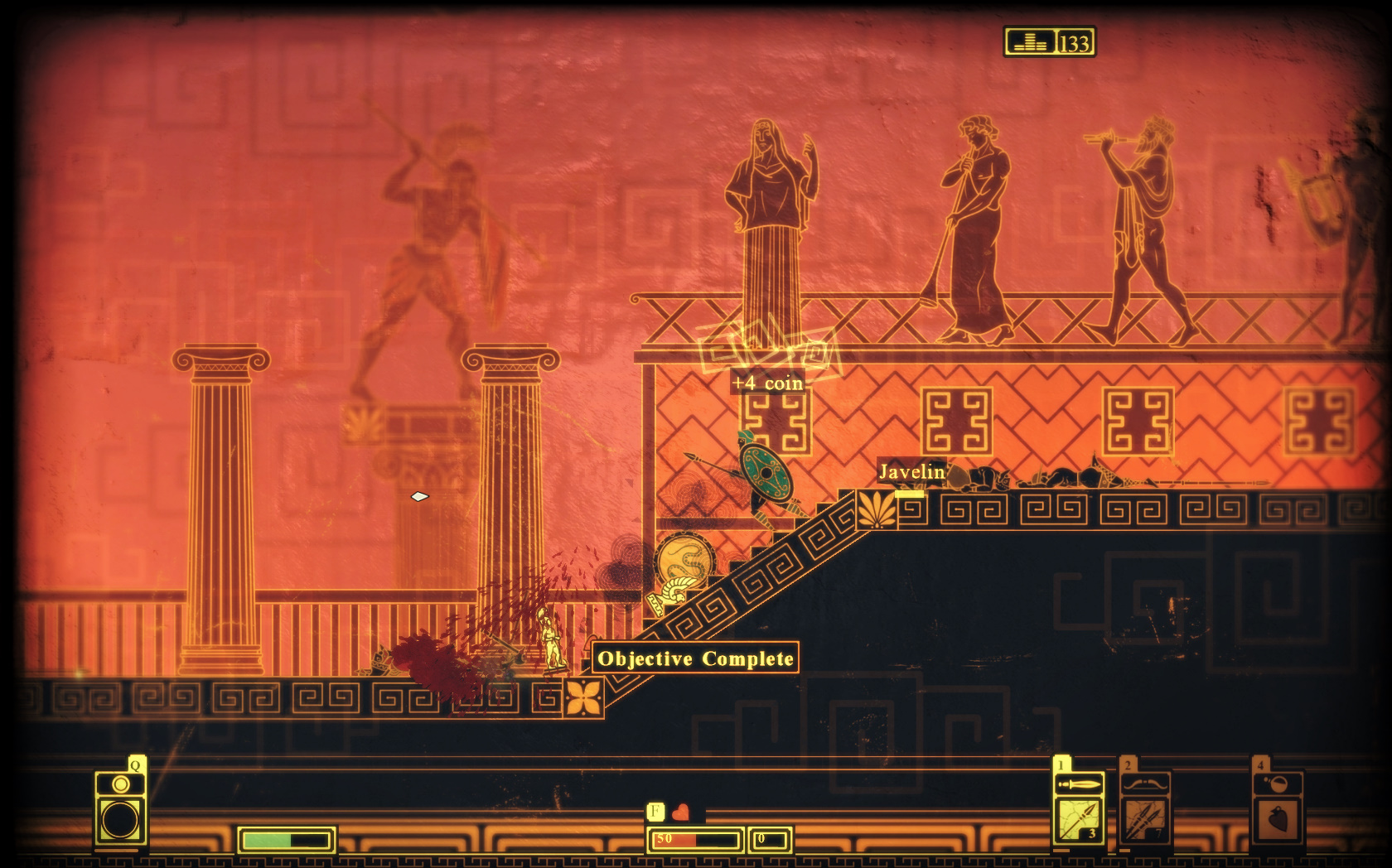
Task: Select the javelin weapon slot
Action: pyautogui.click(x=1078, y=818)
